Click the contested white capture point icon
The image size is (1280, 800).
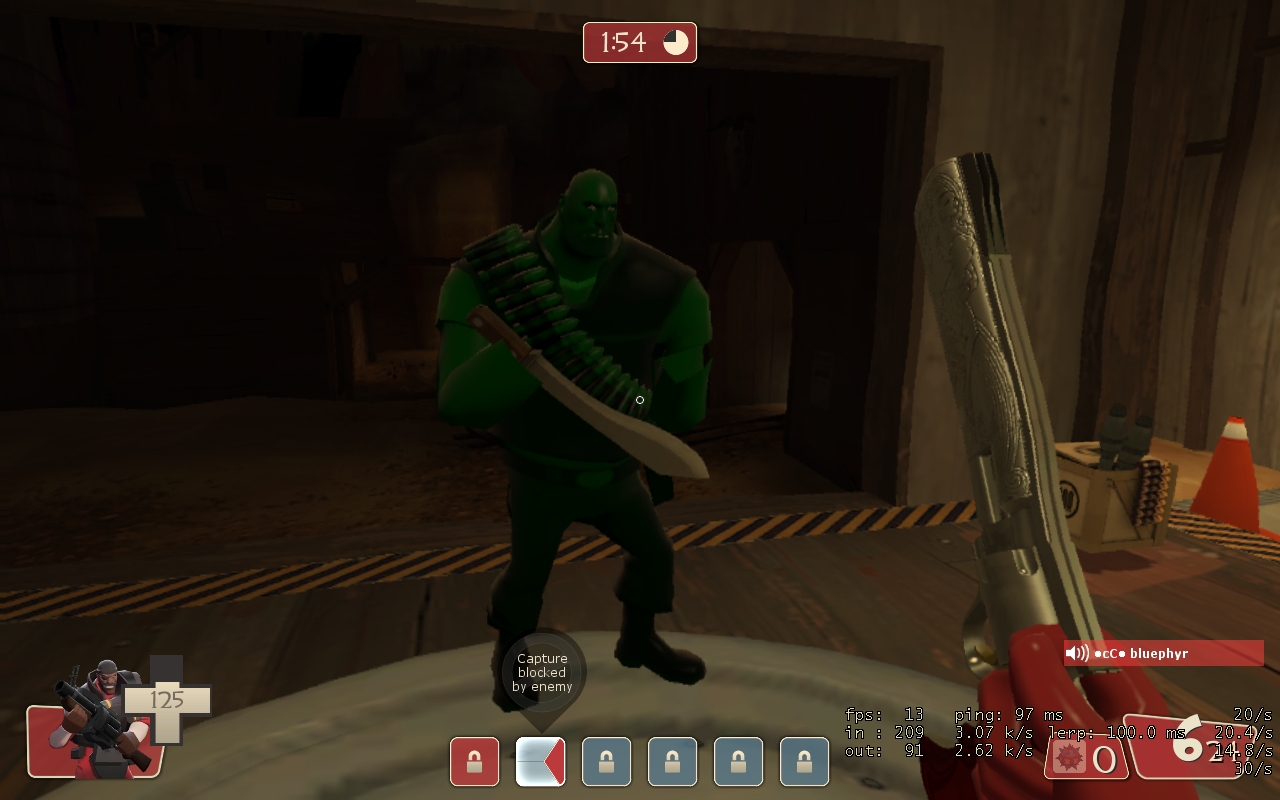[x=539, y=761]
